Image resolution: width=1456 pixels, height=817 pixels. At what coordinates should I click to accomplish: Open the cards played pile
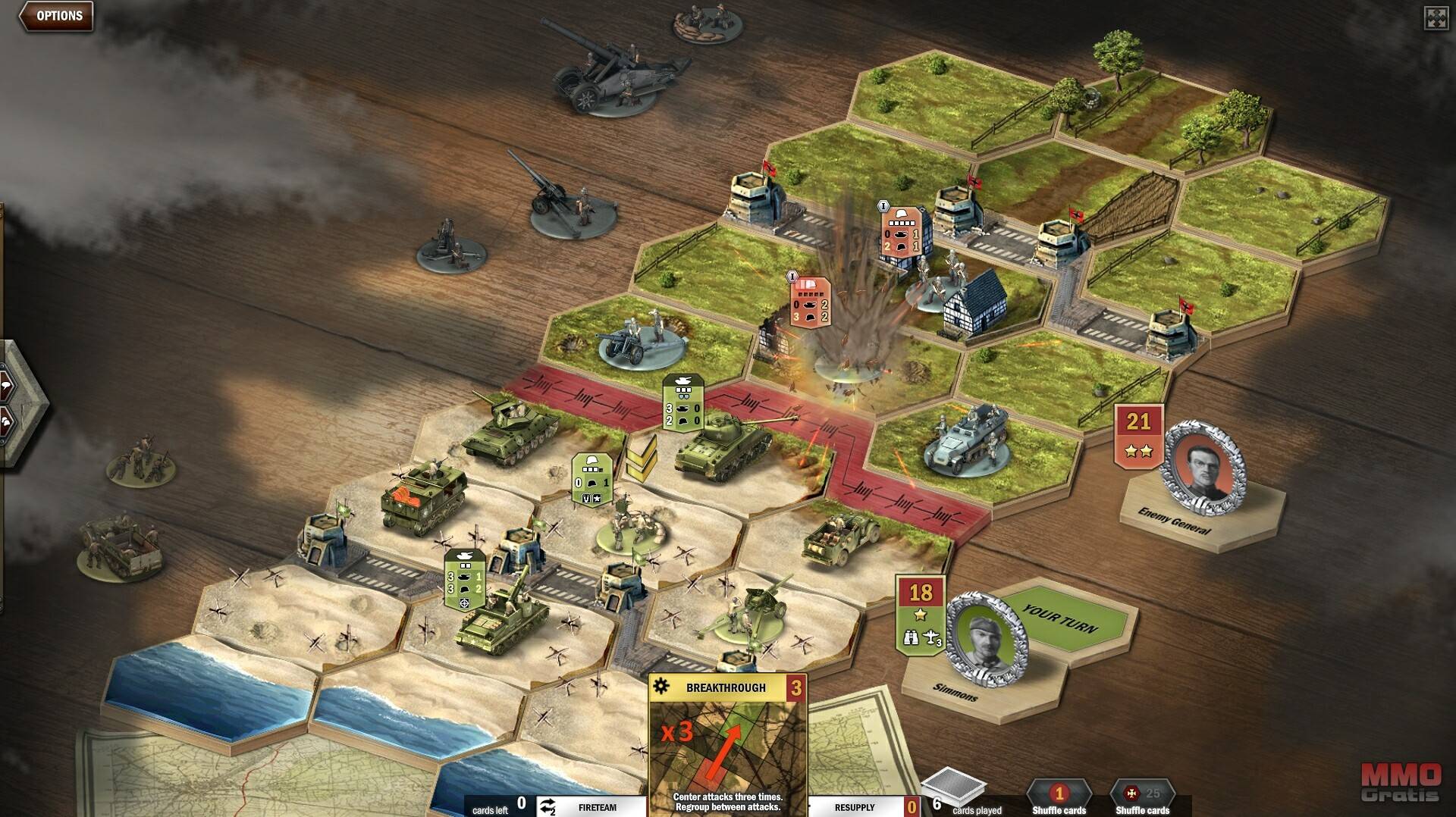coord(953,792)
